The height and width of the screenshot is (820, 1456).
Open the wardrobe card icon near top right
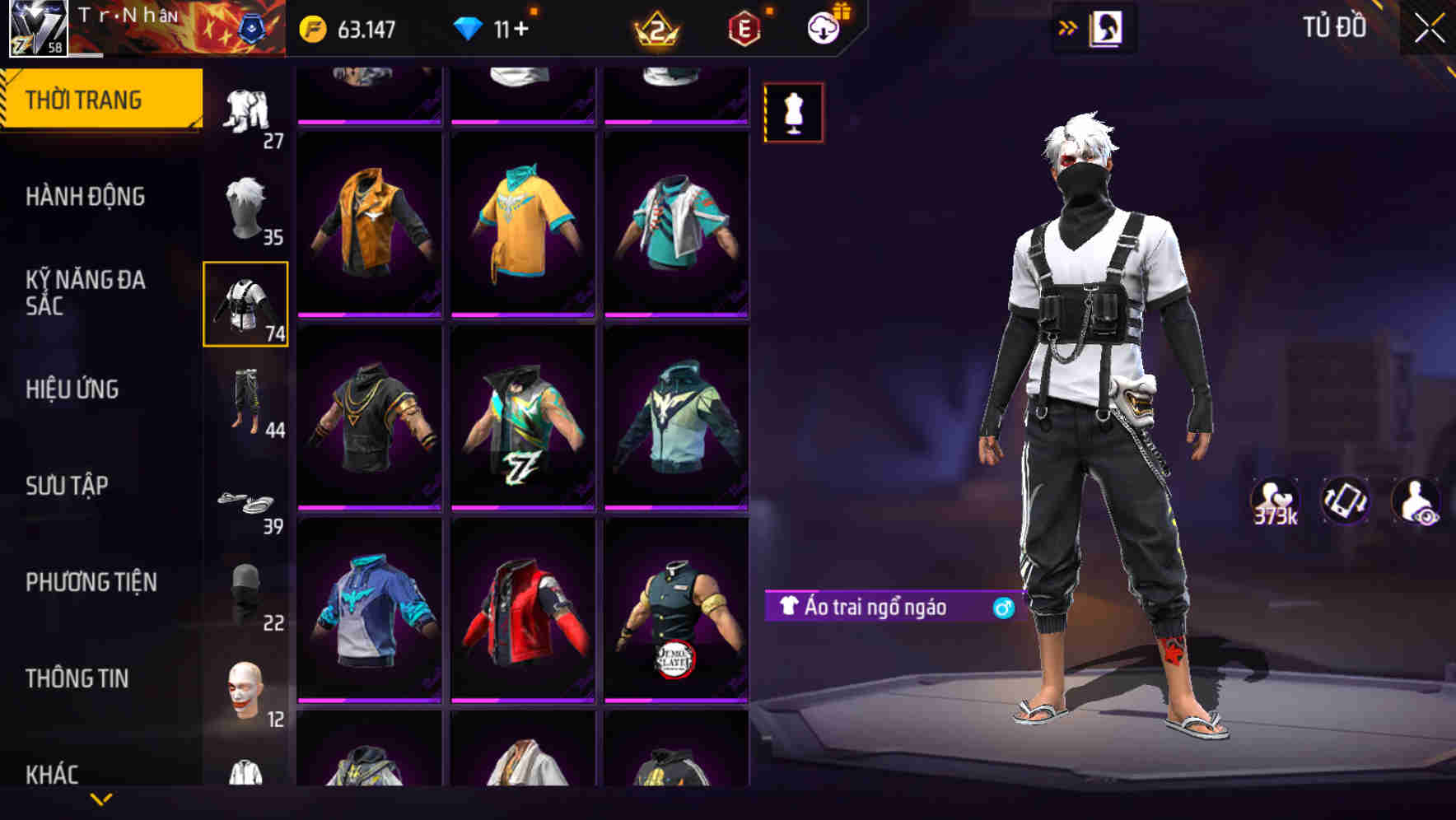1106,27
